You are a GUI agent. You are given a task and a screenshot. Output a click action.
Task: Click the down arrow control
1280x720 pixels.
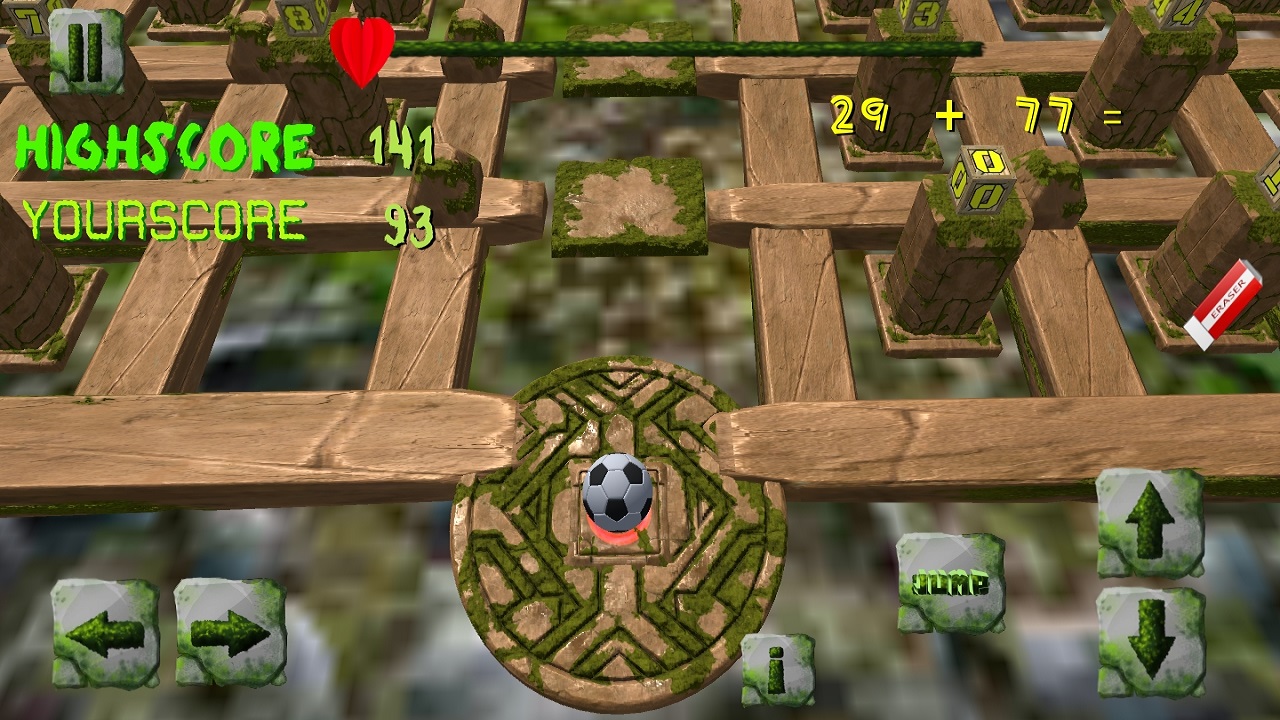(x=1151, y=638)
